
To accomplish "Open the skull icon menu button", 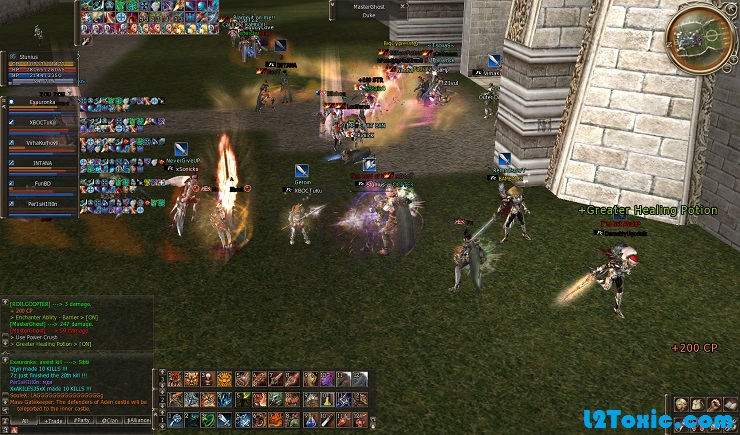I will pyautogui.click(x=680, y=405).
